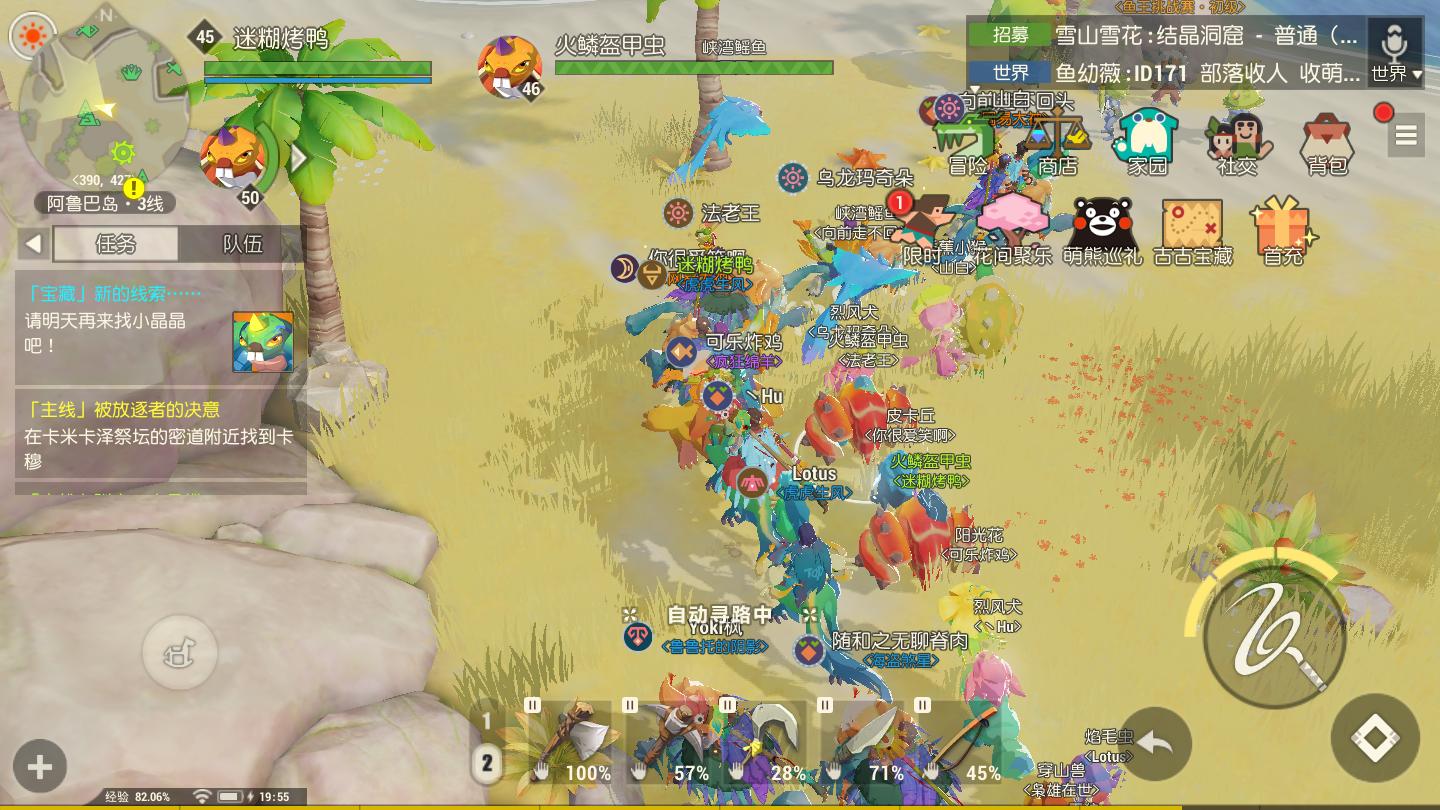Open the 「主线」被放逐者的决意 quest entry
This screenshot has height=810, width=1440.
160,435
